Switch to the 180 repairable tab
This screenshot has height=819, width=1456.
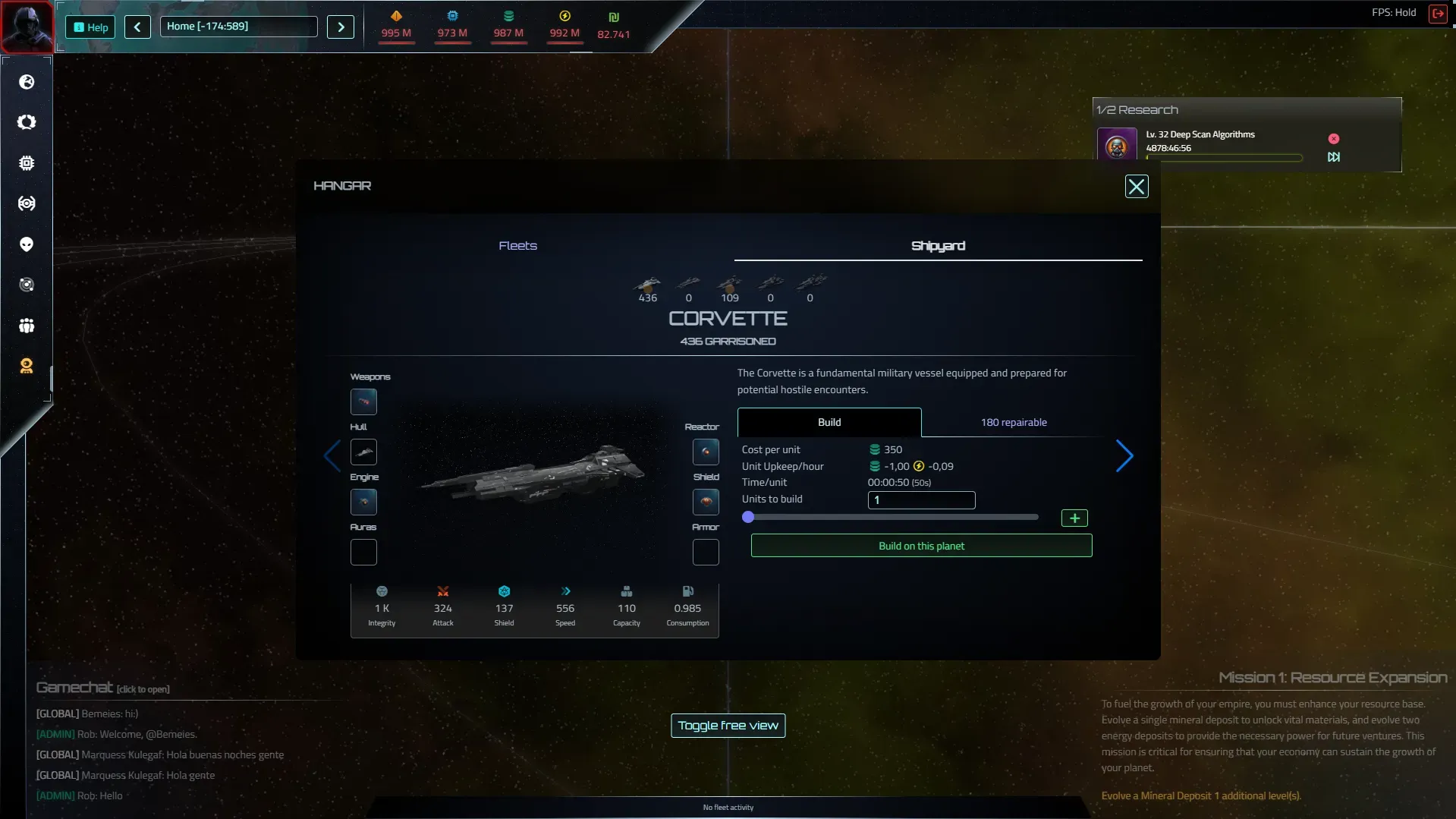(x=1013, y=422)
